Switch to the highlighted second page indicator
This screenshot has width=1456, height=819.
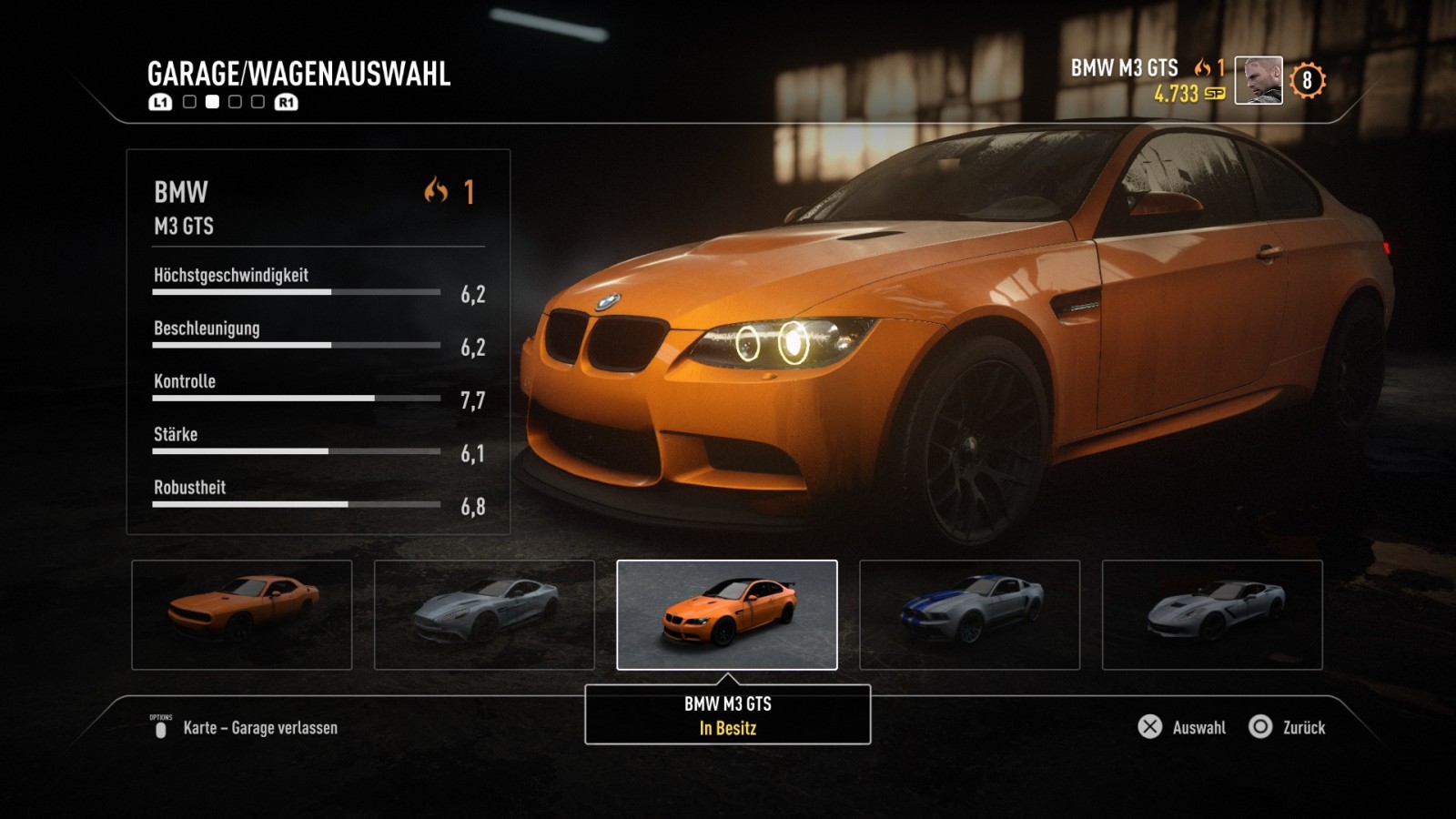click(212, 102)
